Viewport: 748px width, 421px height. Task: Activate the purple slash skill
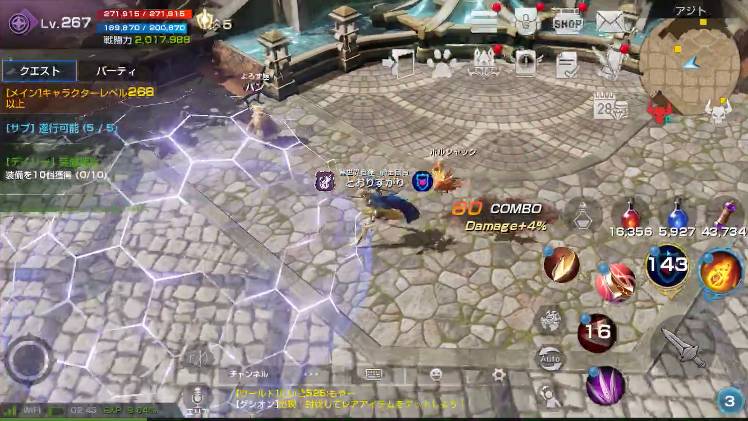[x=604, y=385]
